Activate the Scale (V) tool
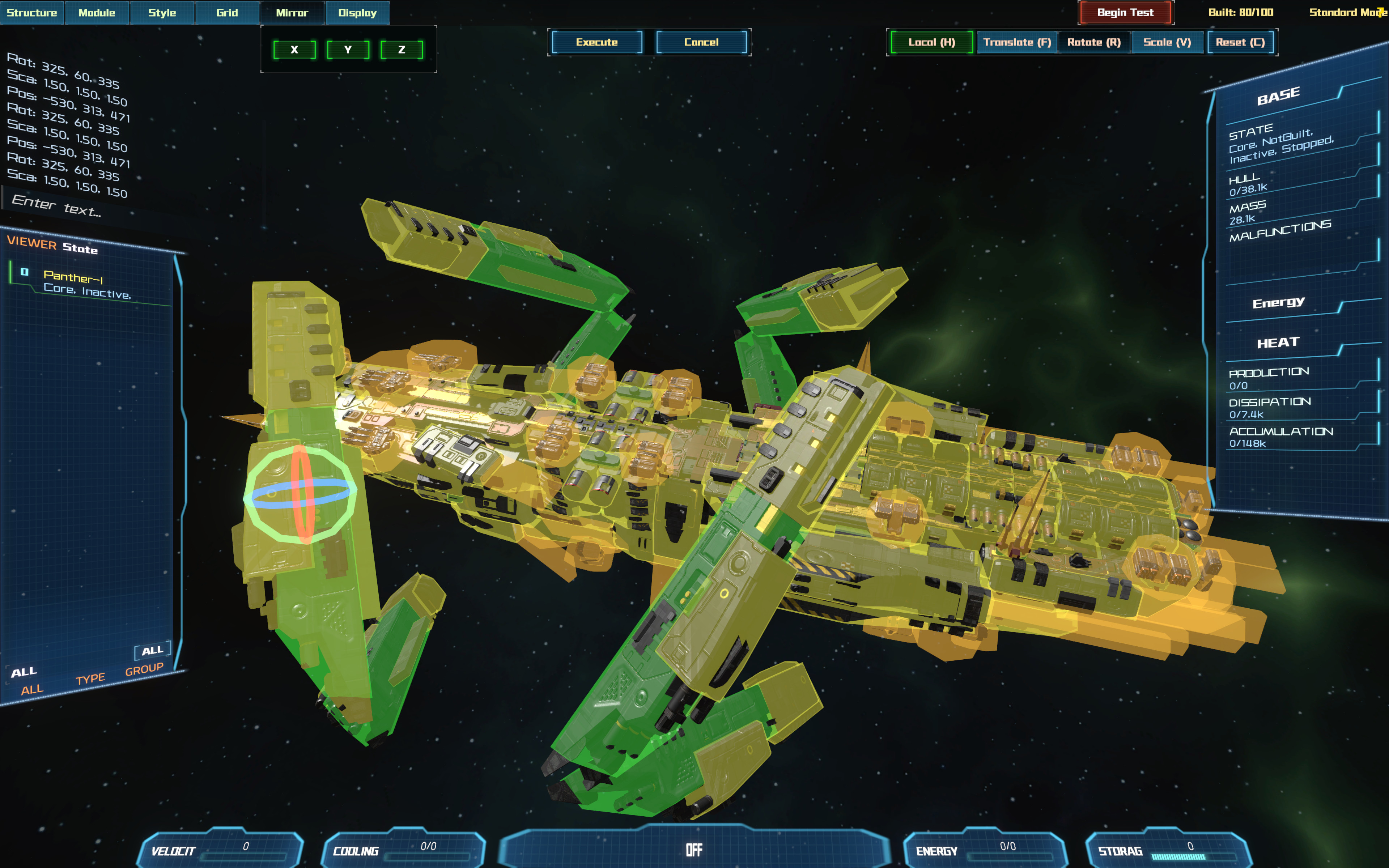The image size is (1389, 868). (1167, 42)
